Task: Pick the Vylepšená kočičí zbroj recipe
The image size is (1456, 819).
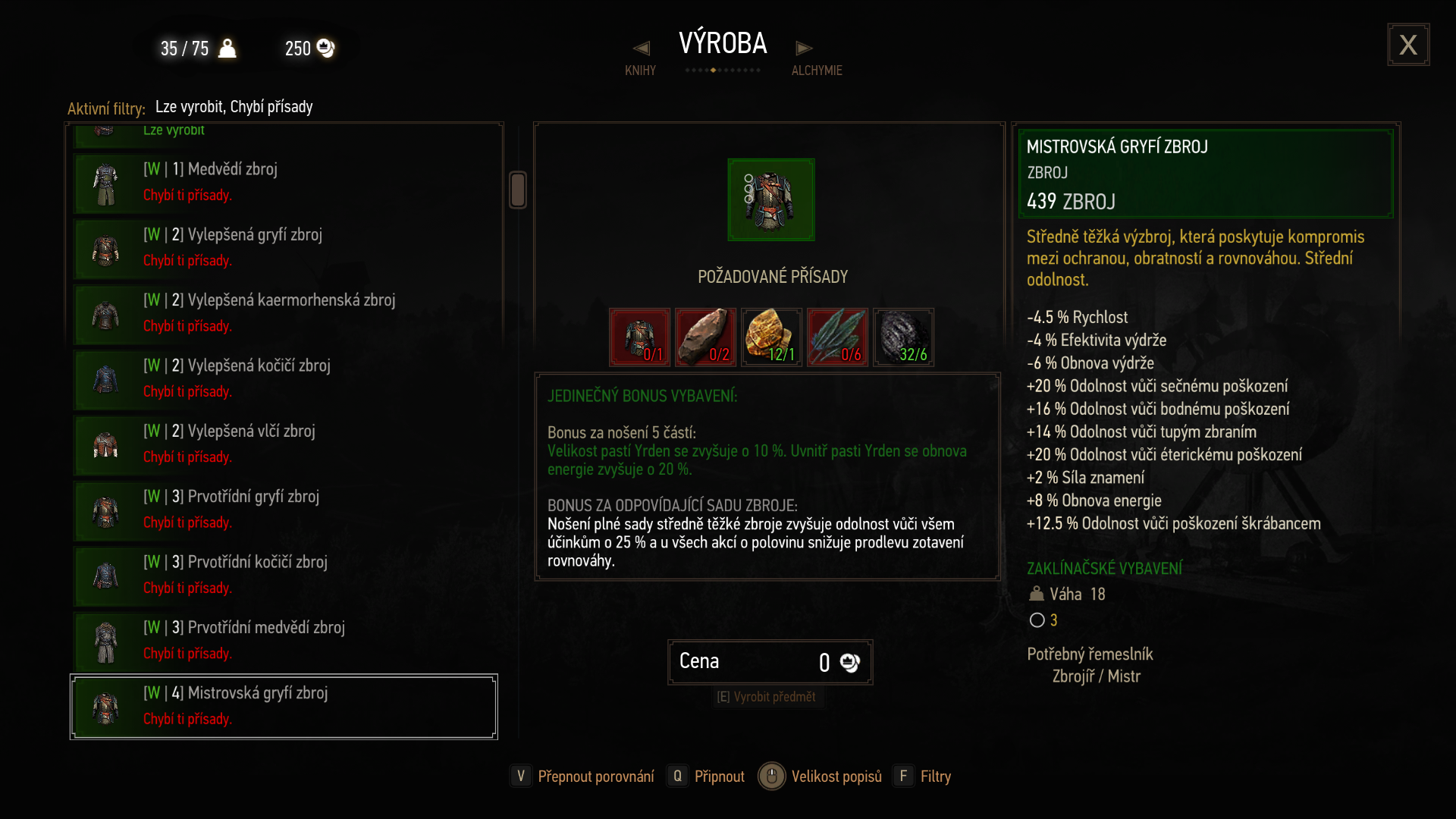Action: tap(284, 379)
